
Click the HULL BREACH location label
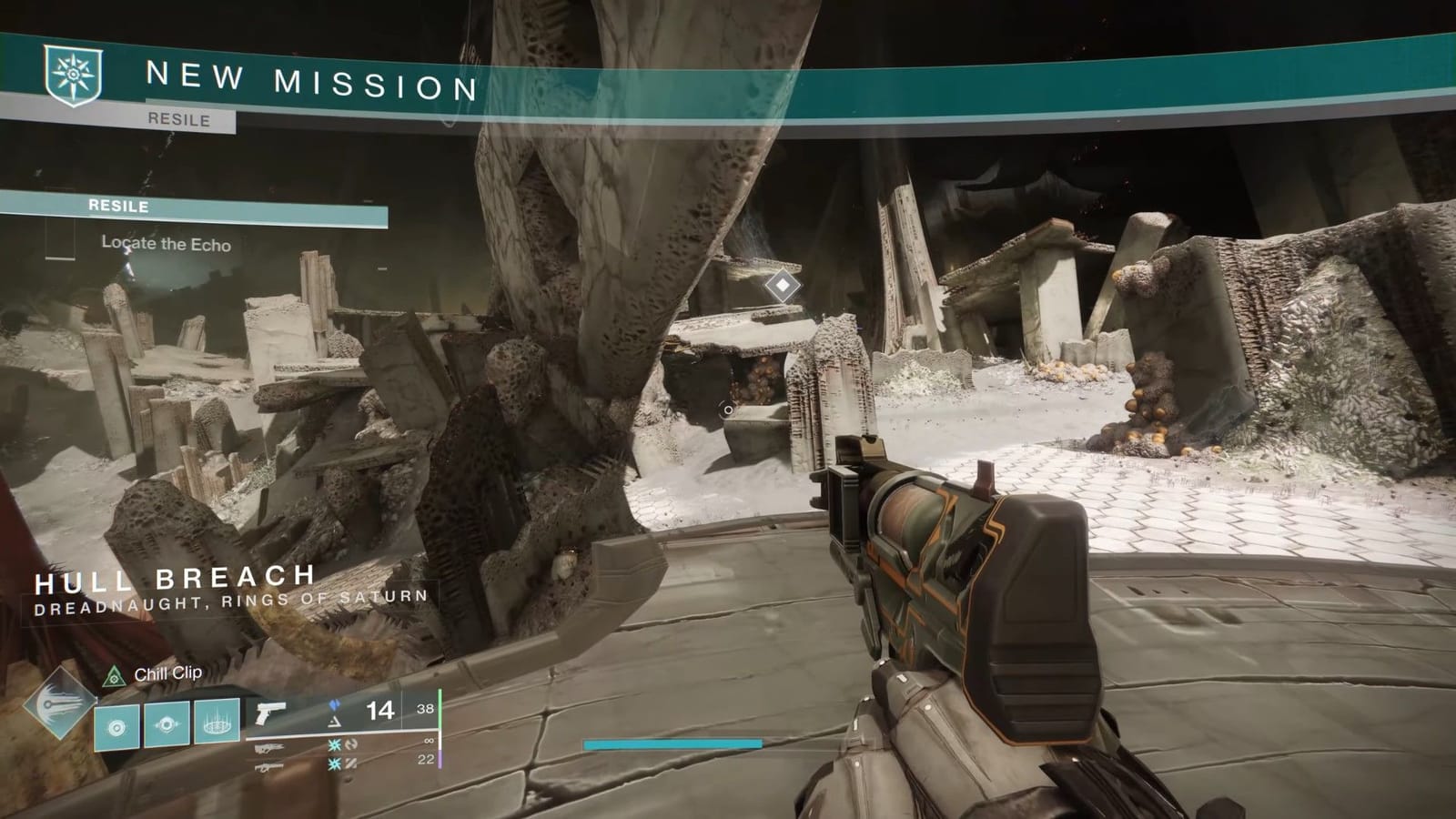click(x=173, y=579)
